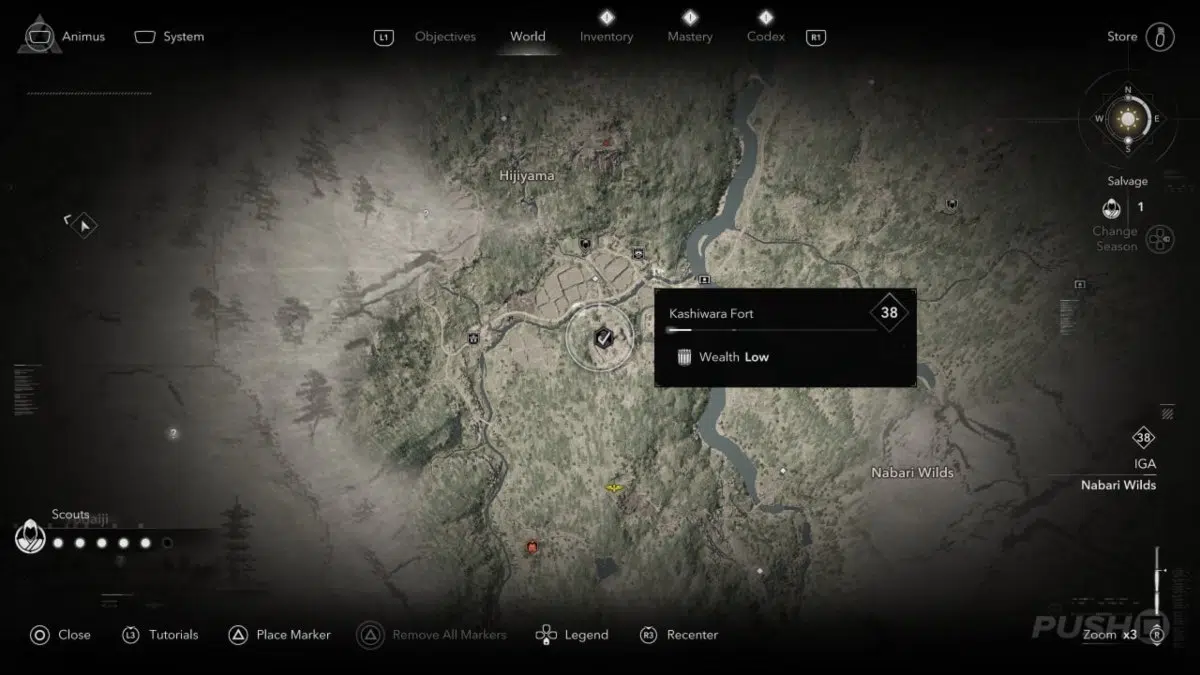The height and width of the screenshot is (675, 1200).
Task: Click the Scouts icon
Action: pos(31,538)
